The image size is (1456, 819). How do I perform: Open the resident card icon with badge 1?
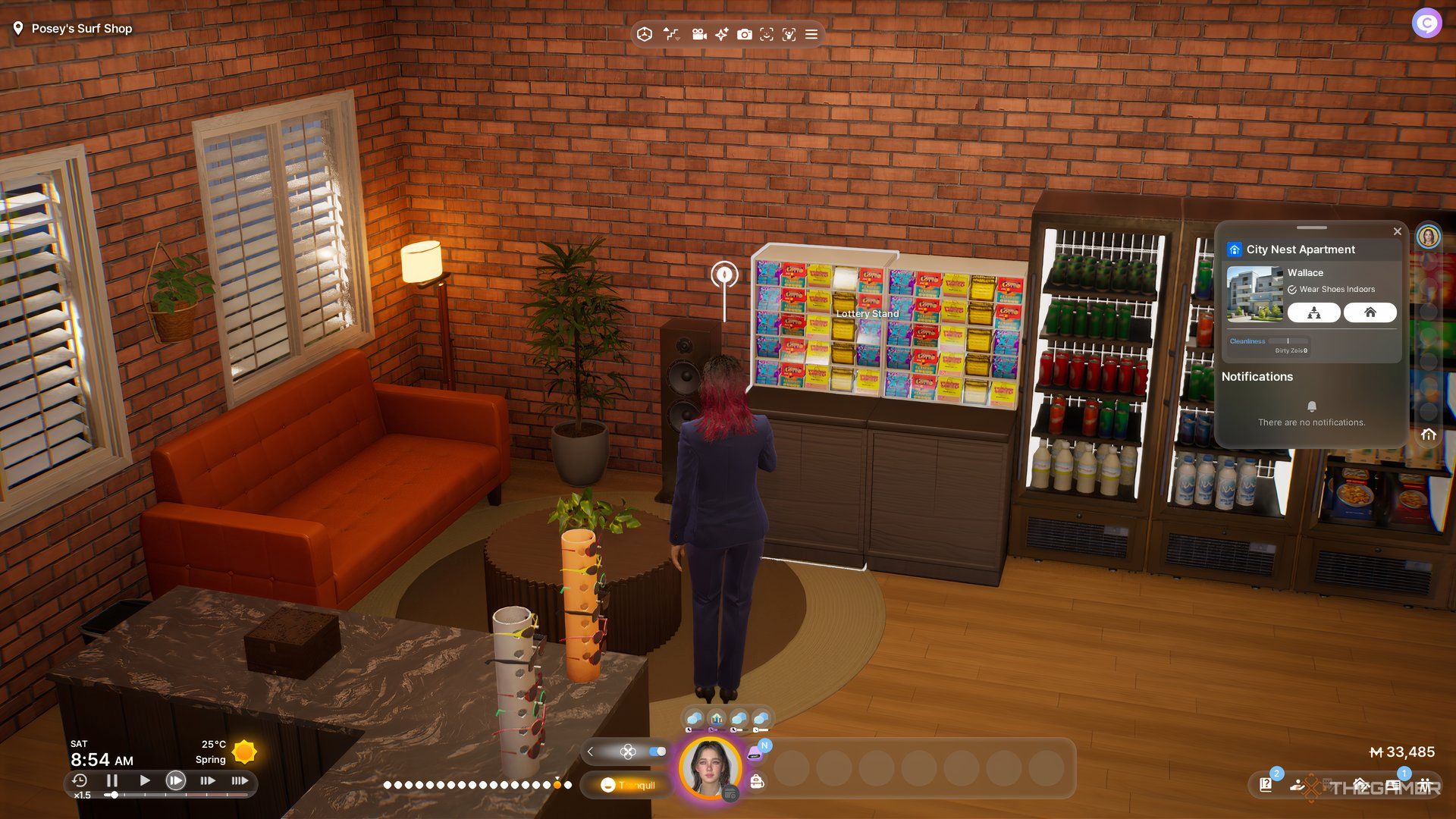1394,786
